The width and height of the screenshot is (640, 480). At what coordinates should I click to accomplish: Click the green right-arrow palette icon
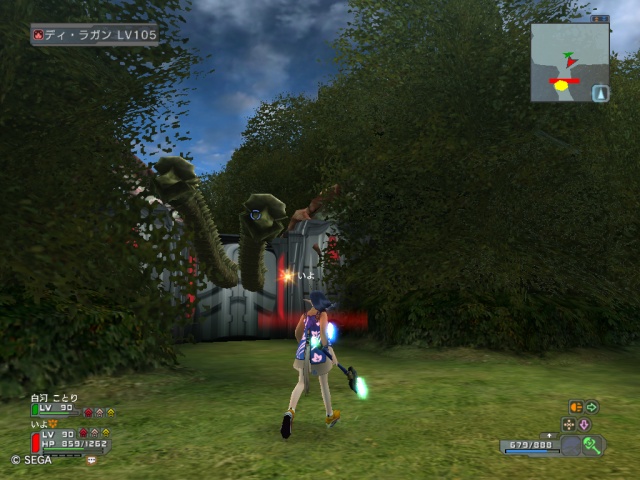pos(592,407)
